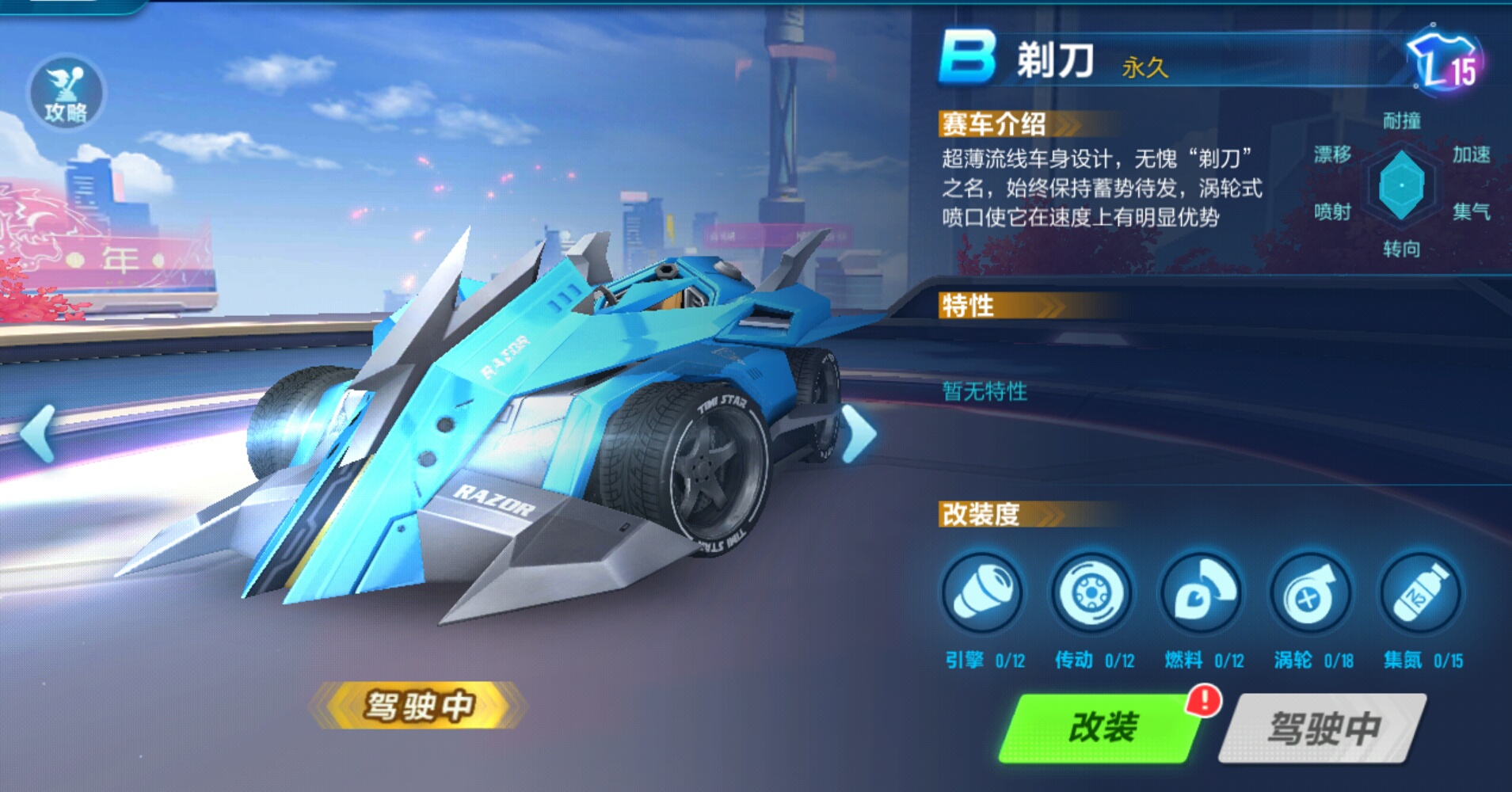Image resolution: width=1512 pixels, height=792 pixels.
Task: Select the 集氮 nitrogen upgrade icon
Action: tap(1418, 595)
